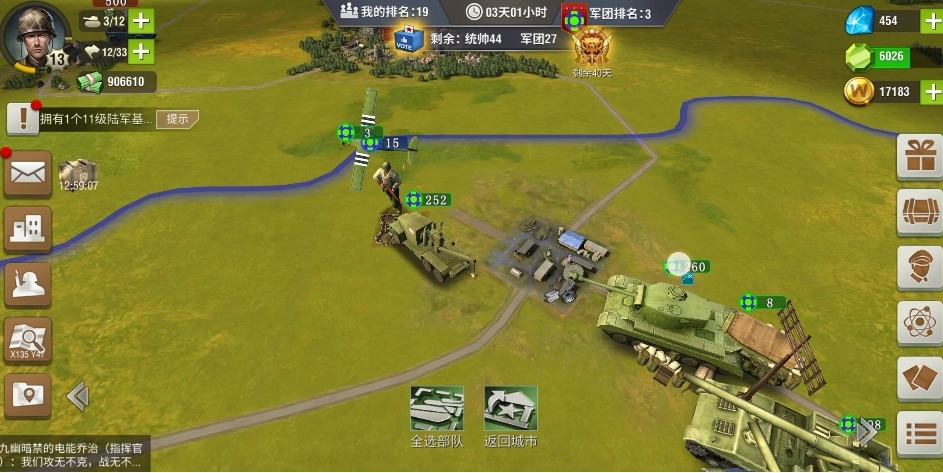Open the map coordinate search magnifier

pyautogui.click(x=28, y=340)
